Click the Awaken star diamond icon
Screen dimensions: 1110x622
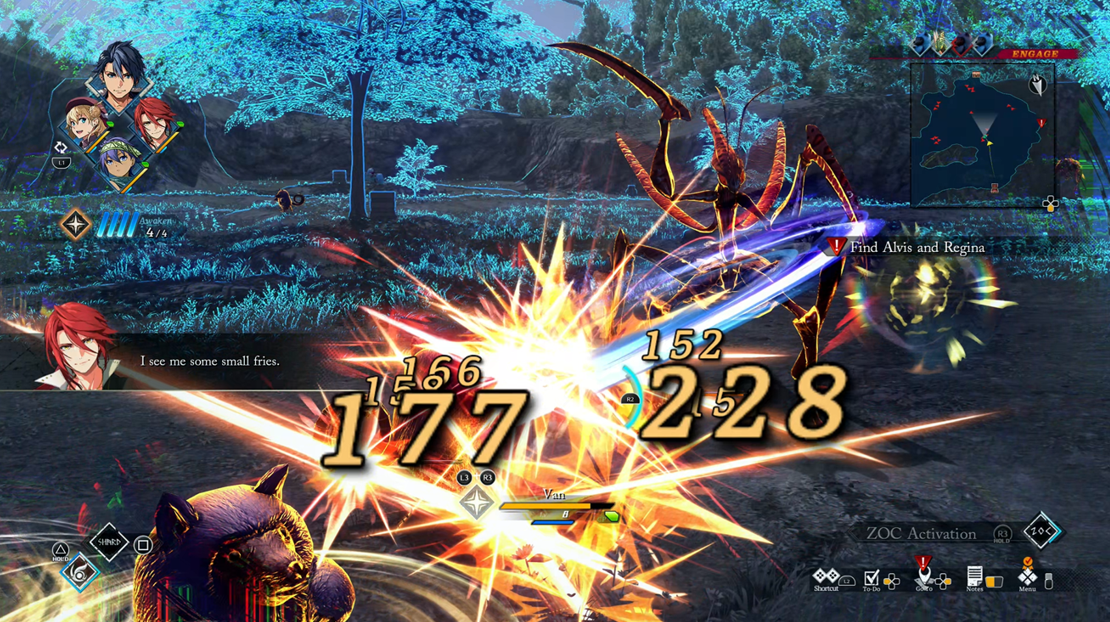[76, 224]
